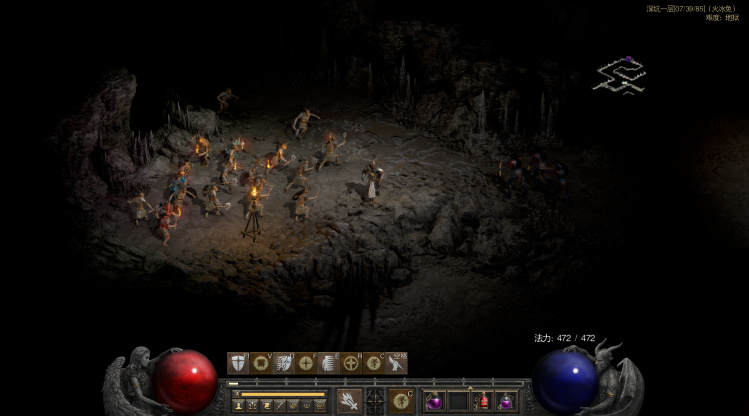Image resolution: width=749 pixels, height=416 pixels.
Task: Open the right-click skill selector
Action: click(x=403, y=401)
